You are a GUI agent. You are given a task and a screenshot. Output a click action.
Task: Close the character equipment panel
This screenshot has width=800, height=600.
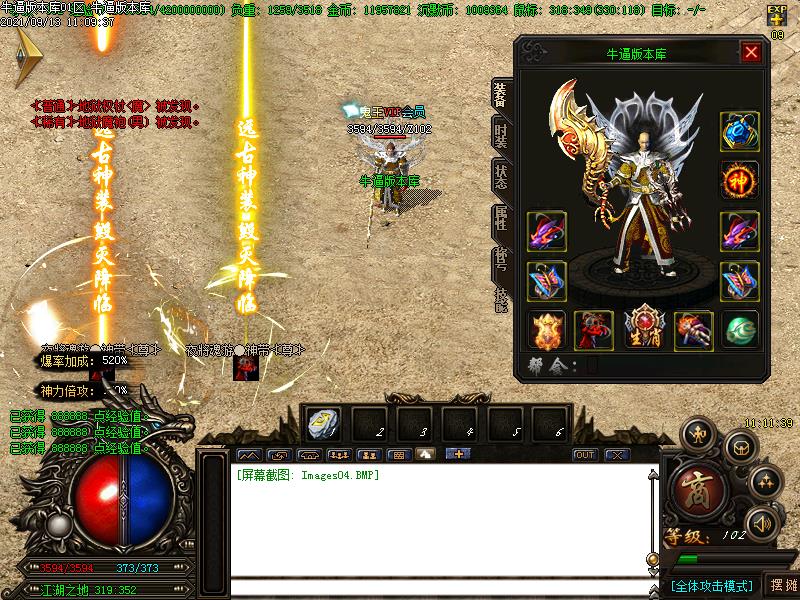tap(751, 53)
